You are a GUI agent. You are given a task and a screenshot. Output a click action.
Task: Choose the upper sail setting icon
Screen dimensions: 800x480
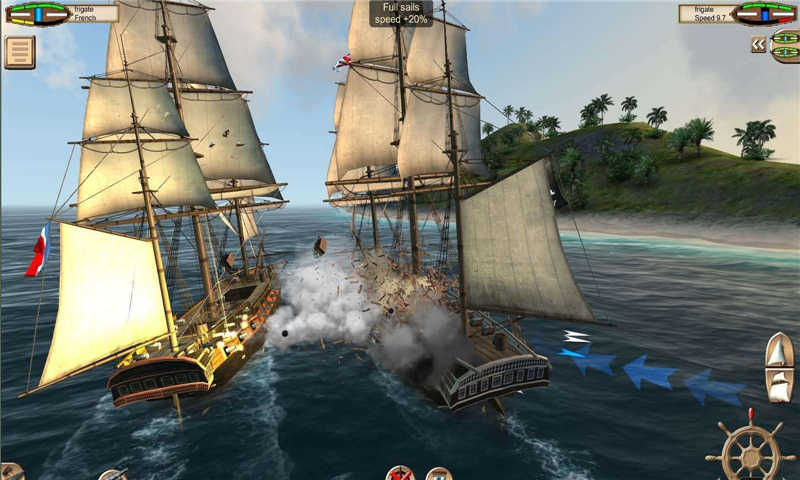click(779, 351)
